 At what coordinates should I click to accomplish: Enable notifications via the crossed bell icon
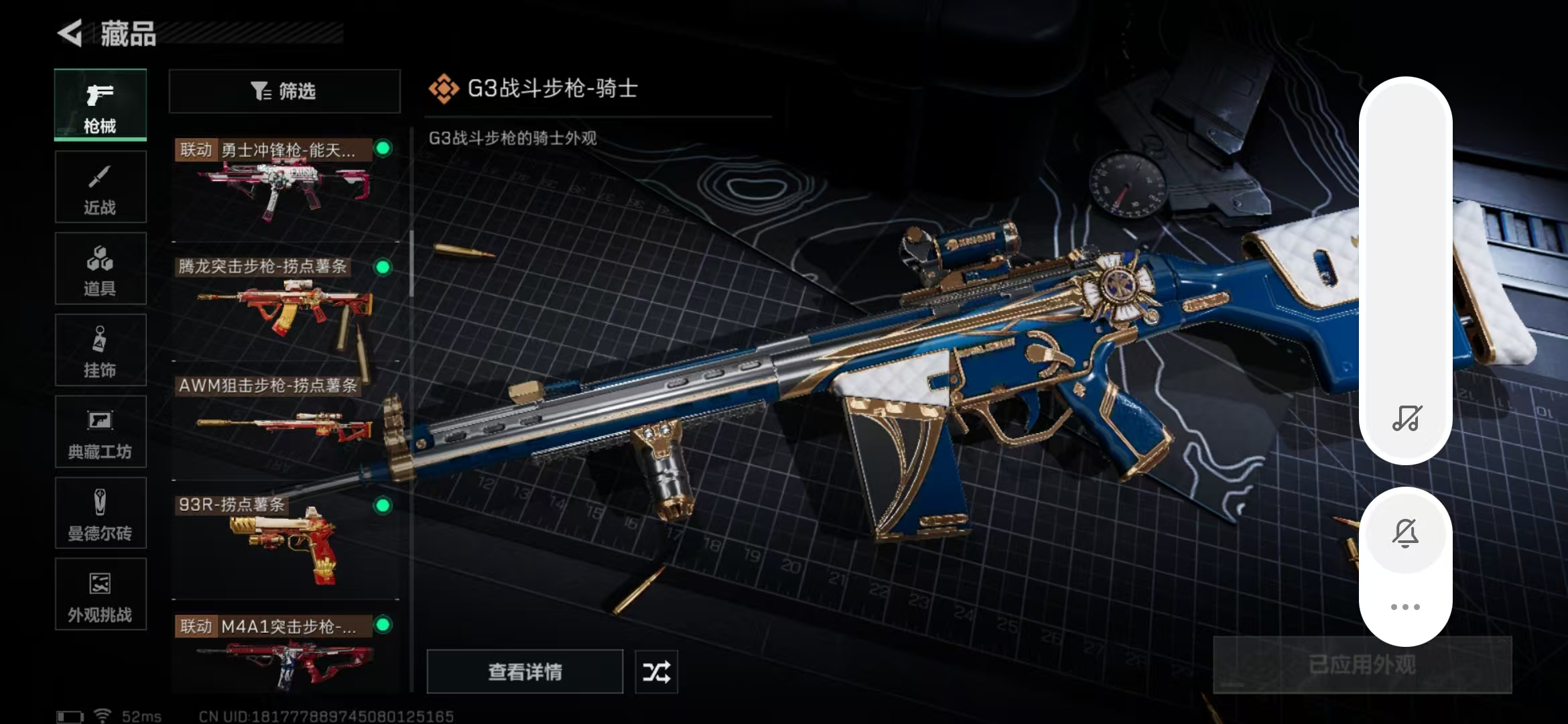pos(1406,533)
